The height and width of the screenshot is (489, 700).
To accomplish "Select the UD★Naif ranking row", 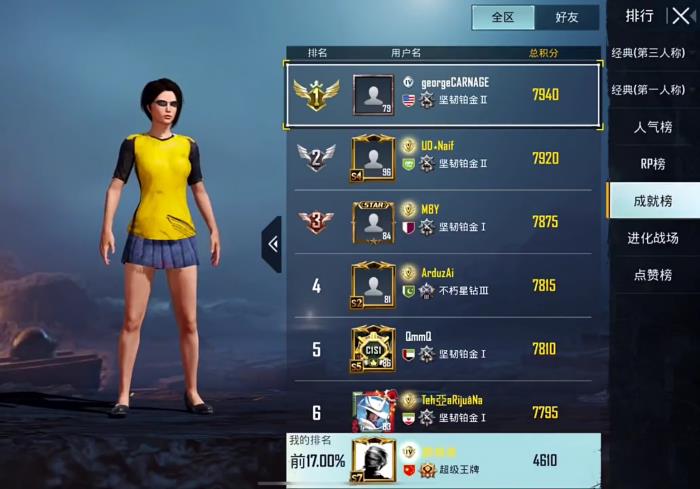I will (443, 158).
